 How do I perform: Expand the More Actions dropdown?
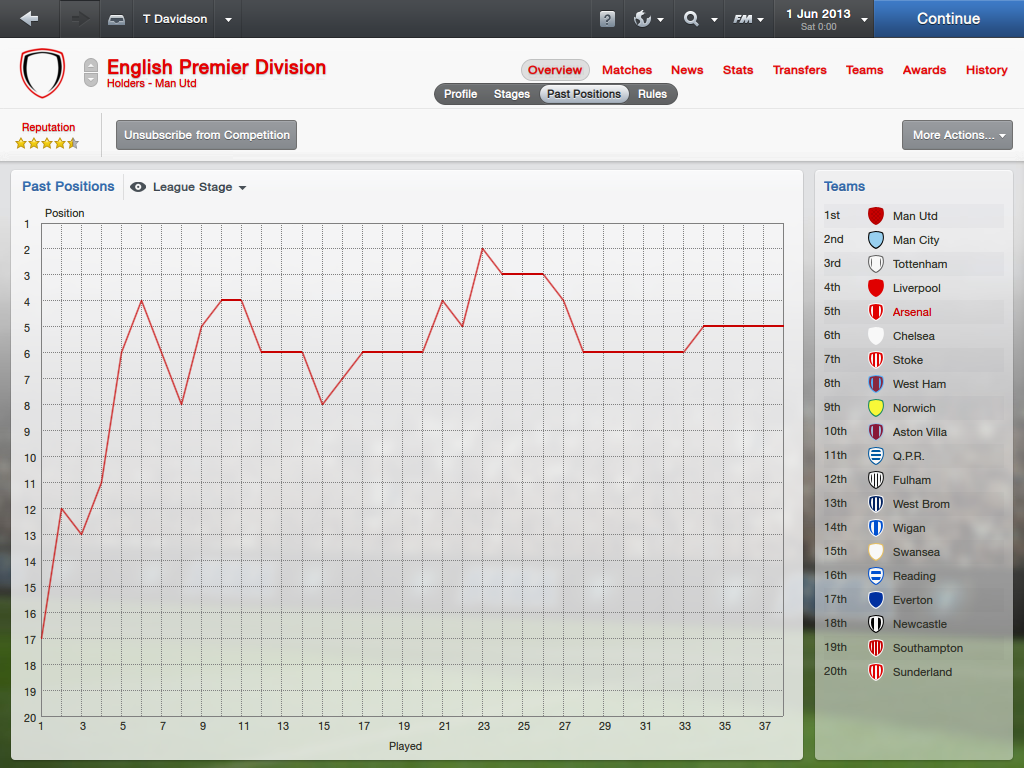(957, 135)
